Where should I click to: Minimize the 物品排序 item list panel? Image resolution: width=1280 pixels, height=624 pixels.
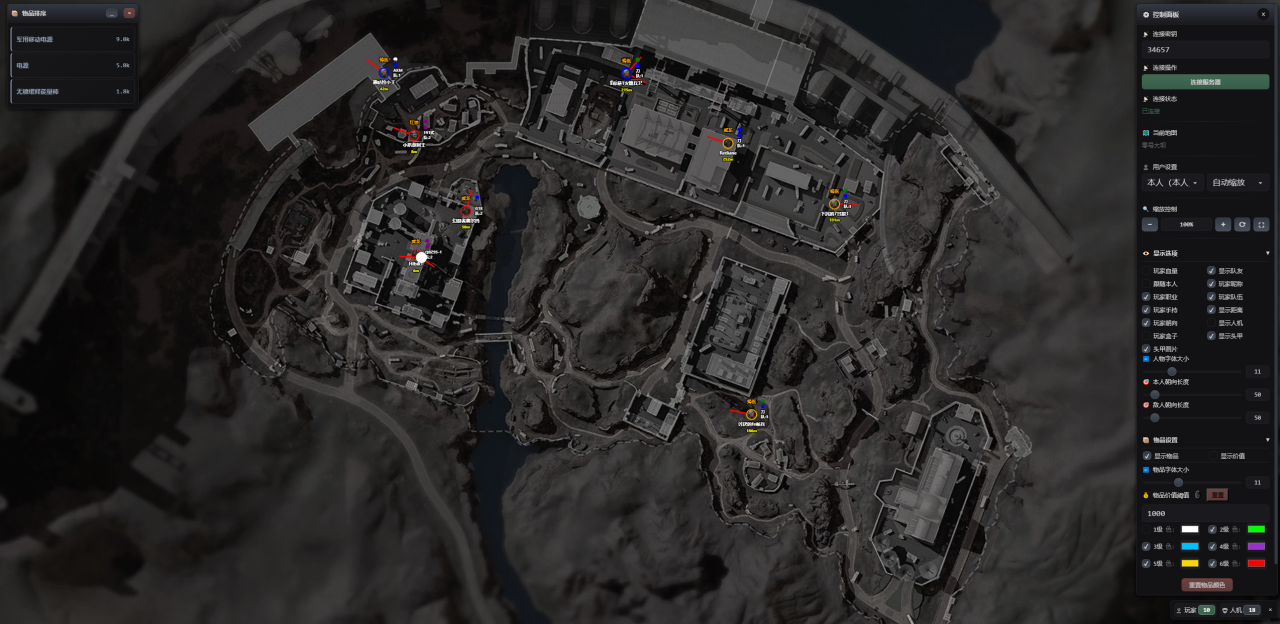click(x=111, y=13)
